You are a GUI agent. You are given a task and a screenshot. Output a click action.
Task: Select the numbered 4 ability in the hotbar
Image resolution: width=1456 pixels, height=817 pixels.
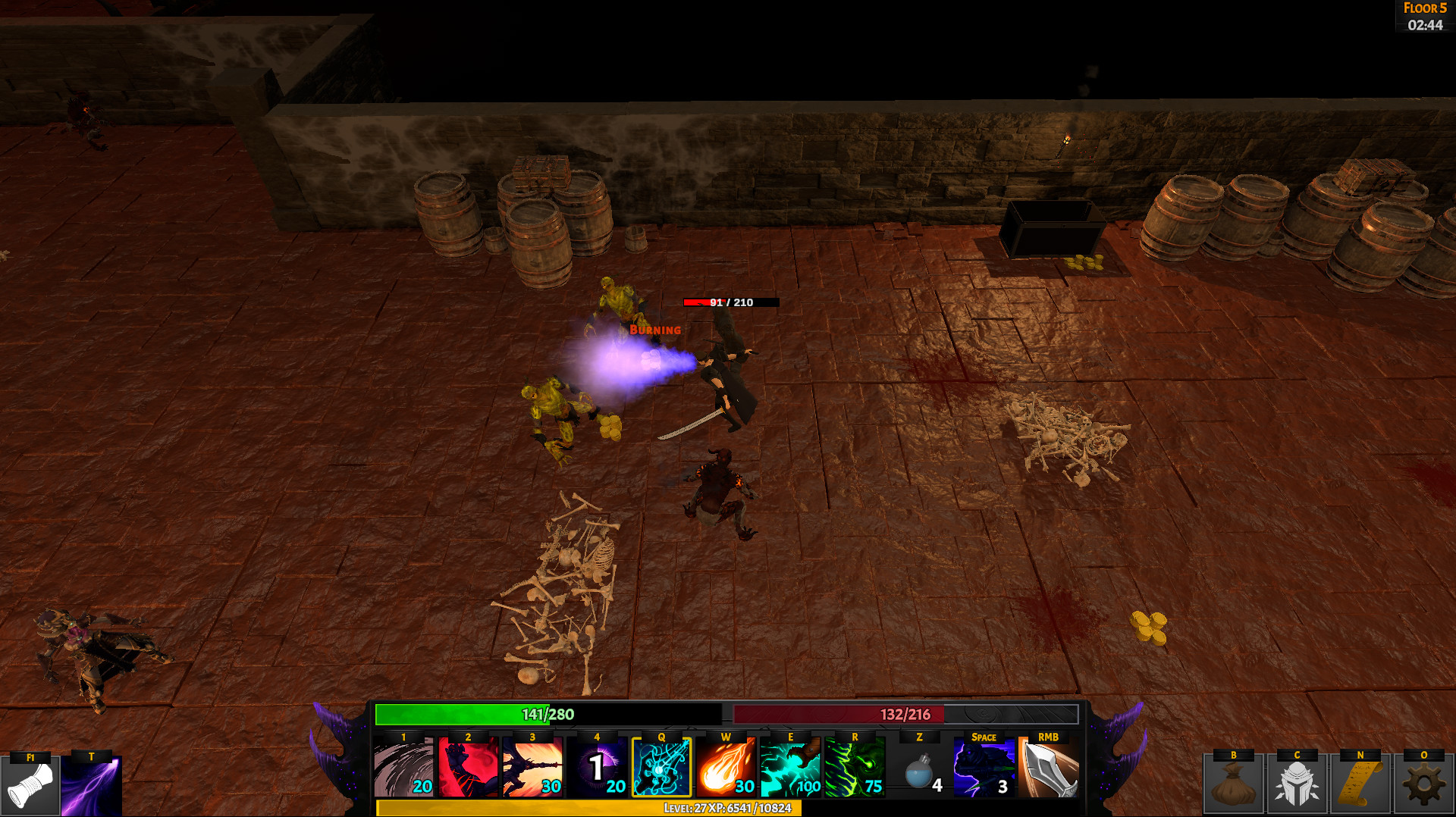click(597, 768)
